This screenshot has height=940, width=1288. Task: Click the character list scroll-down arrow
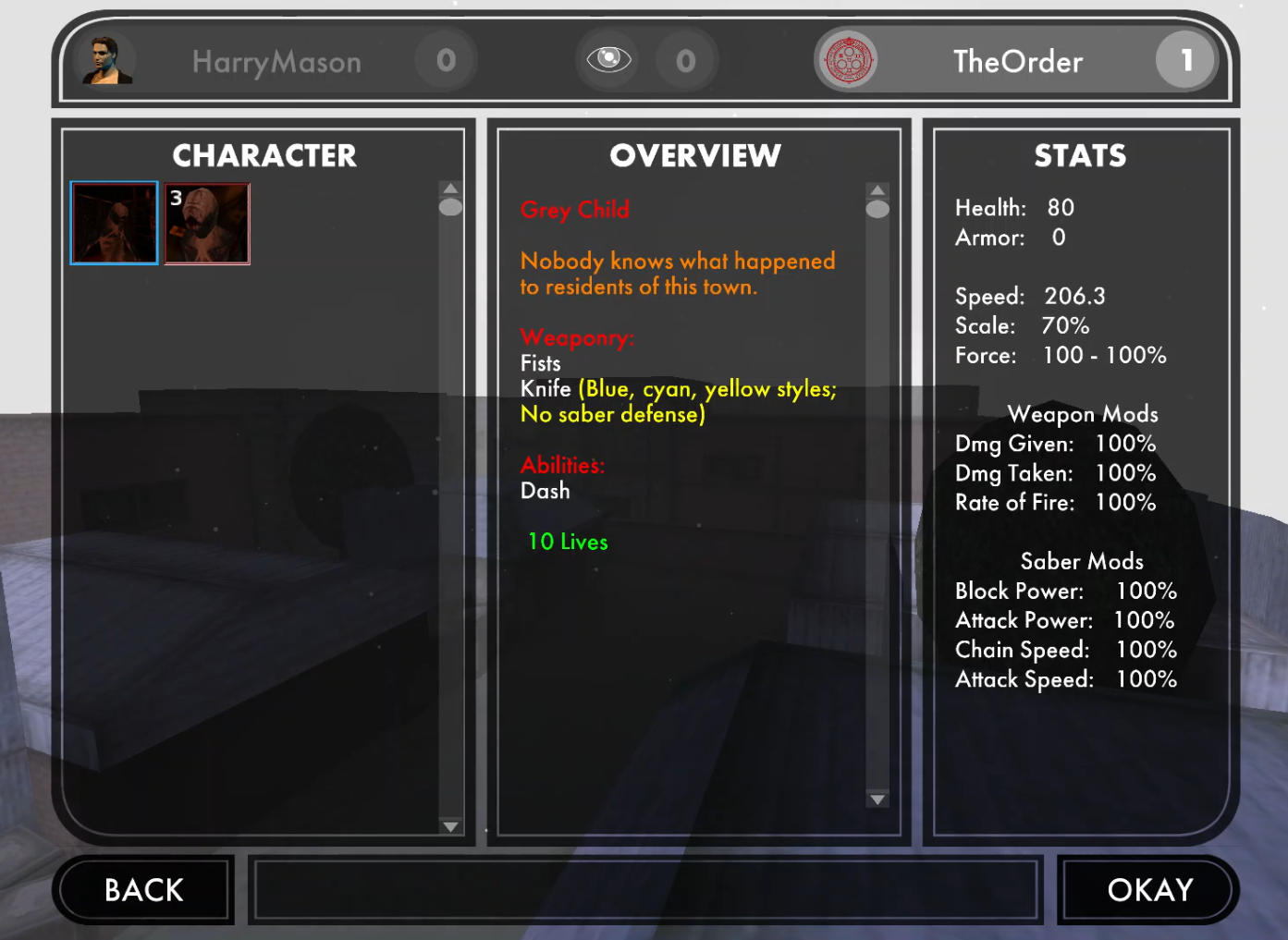pyautogui.click(x=450, y=826)
